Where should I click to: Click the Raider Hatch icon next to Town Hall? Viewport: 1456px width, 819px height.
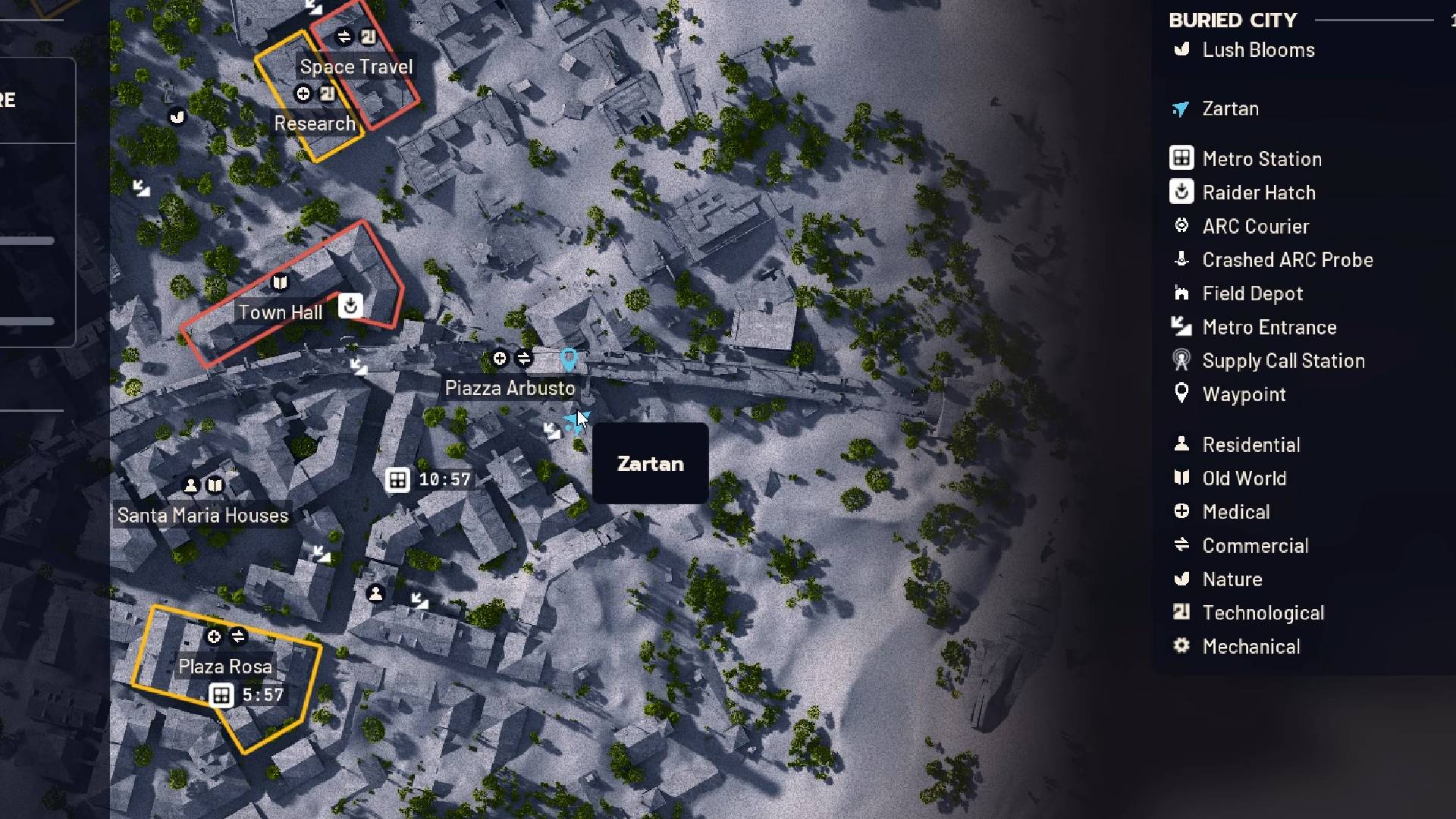tap(350, 307)
